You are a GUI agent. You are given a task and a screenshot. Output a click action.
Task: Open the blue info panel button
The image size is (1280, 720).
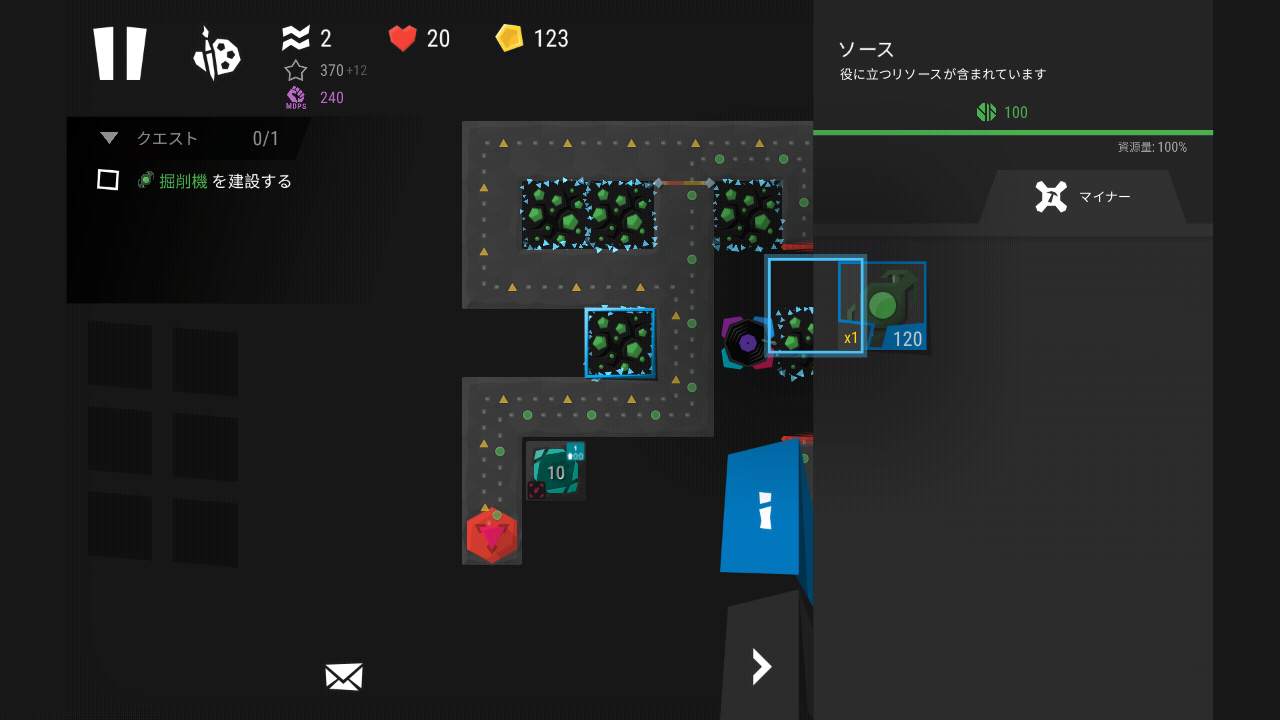point(764,509)
